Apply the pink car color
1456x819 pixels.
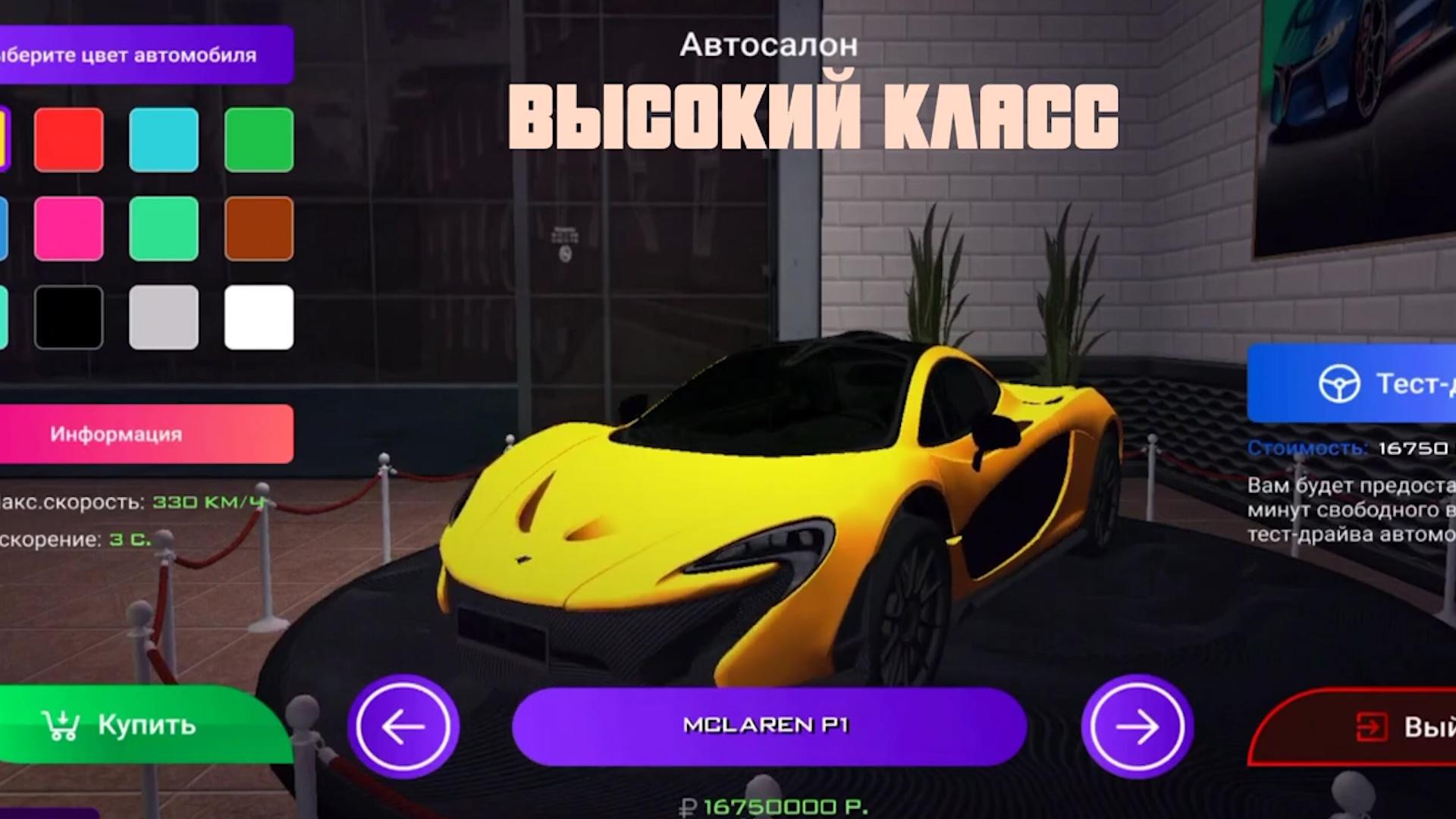[x=69, y=228]
